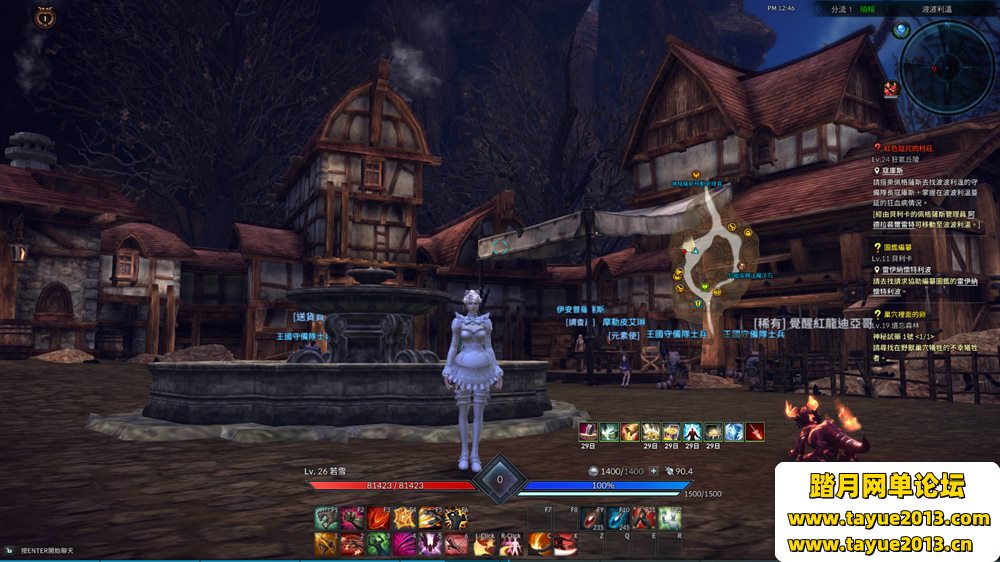Use the red health potion on F9
Viewport: 1000px width, 562px height.
pos(592,518)
